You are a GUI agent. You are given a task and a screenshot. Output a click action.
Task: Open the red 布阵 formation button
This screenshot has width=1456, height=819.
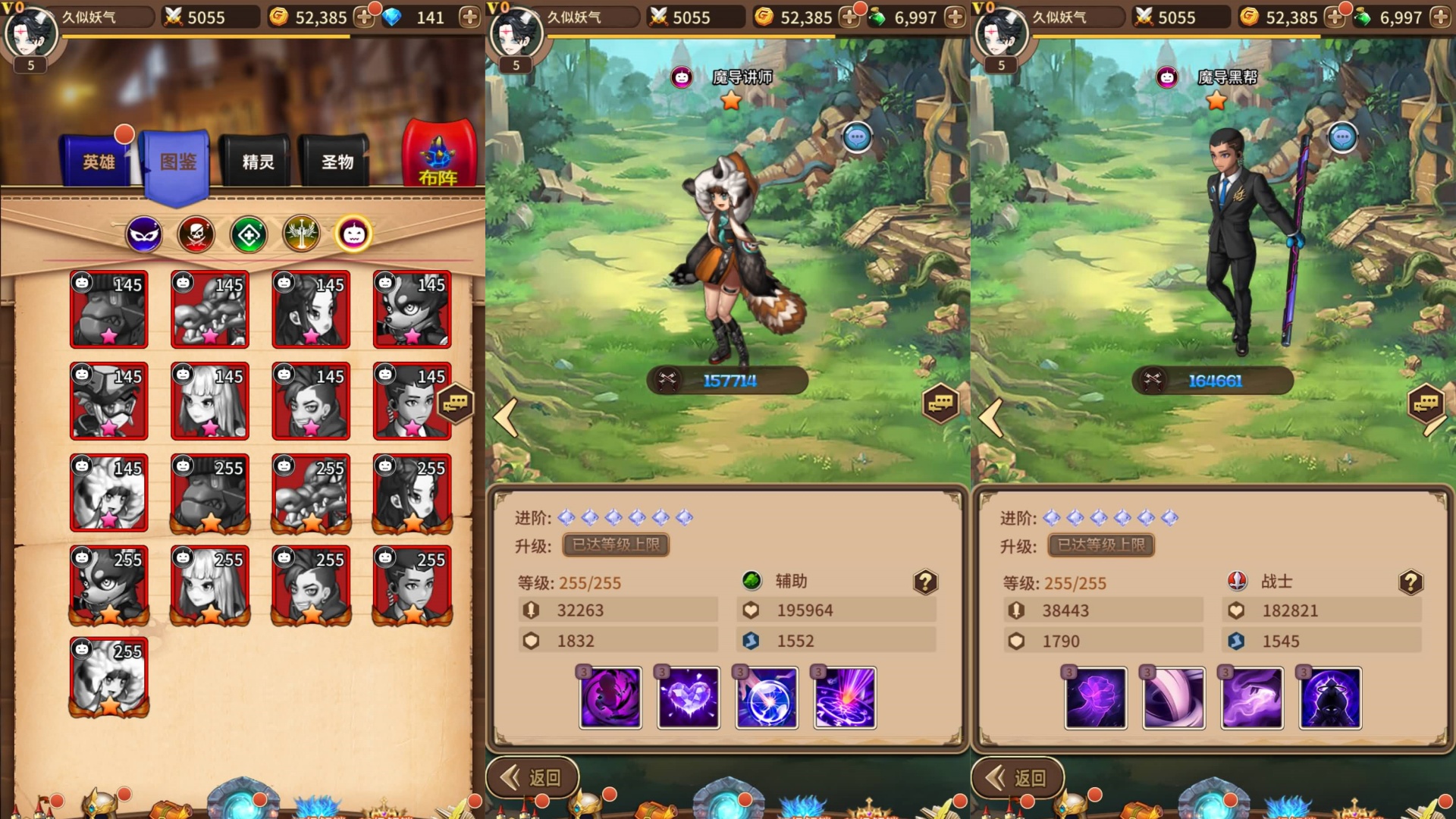pyautogui.click(x=438, y=155)
